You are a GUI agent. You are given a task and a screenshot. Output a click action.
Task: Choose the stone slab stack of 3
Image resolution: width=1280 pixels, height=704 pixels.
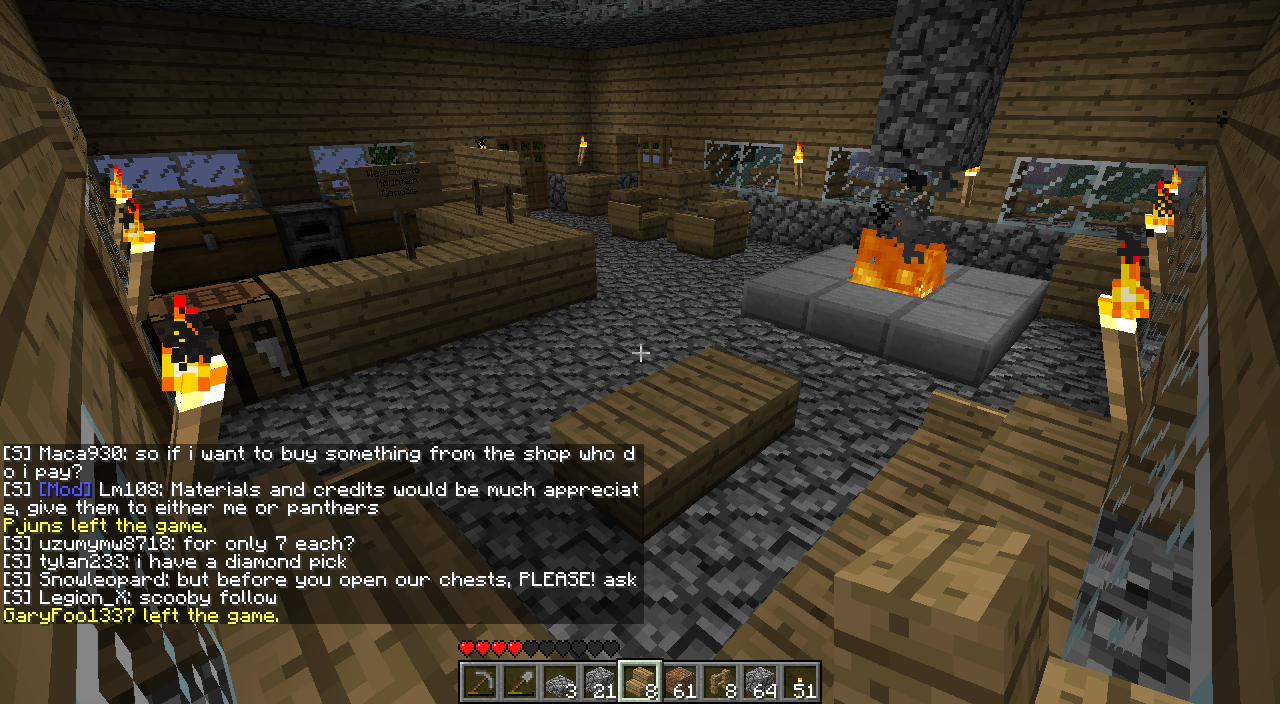(x=560, y=682)
